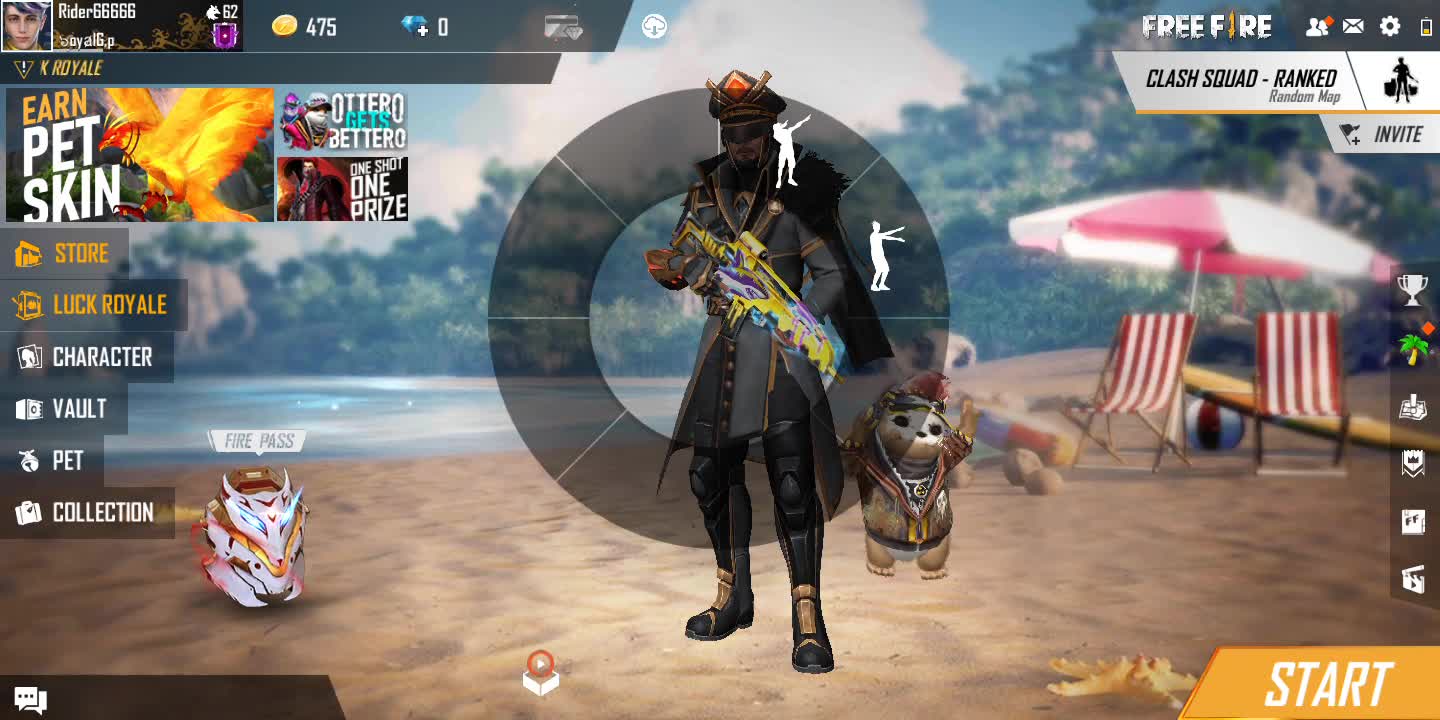Select the Pet menu entry

click(x=52, y=461)
